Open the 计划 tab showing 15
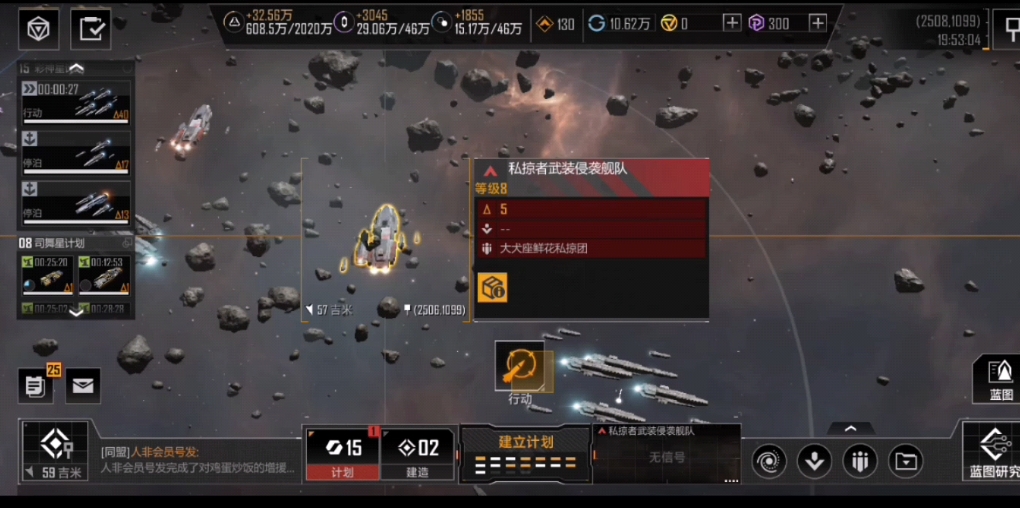1020x508 pixels. coord(342,454)
